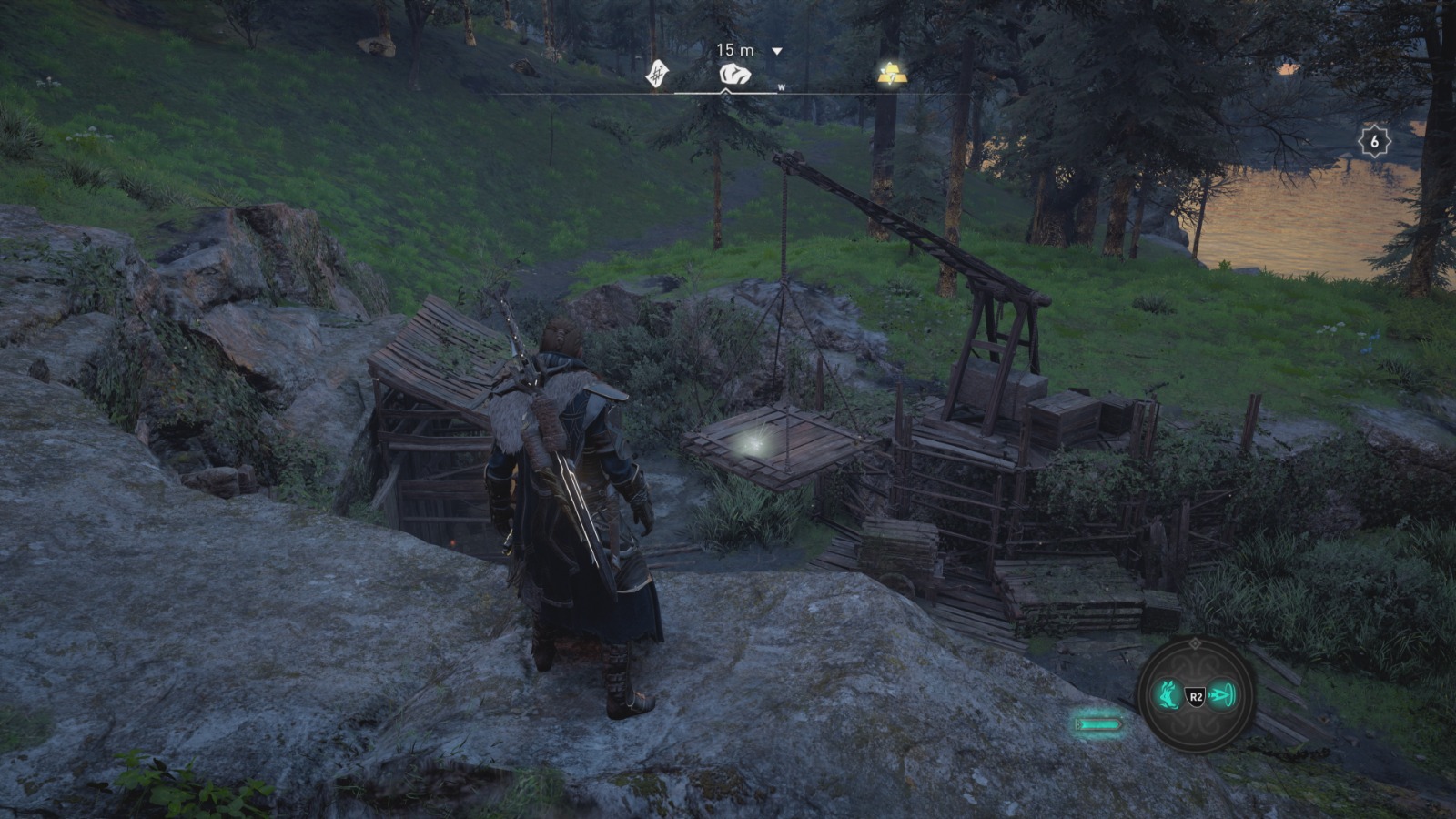Click the chevron notch under the objective icon
The image size is (1456, 819).
725,91
